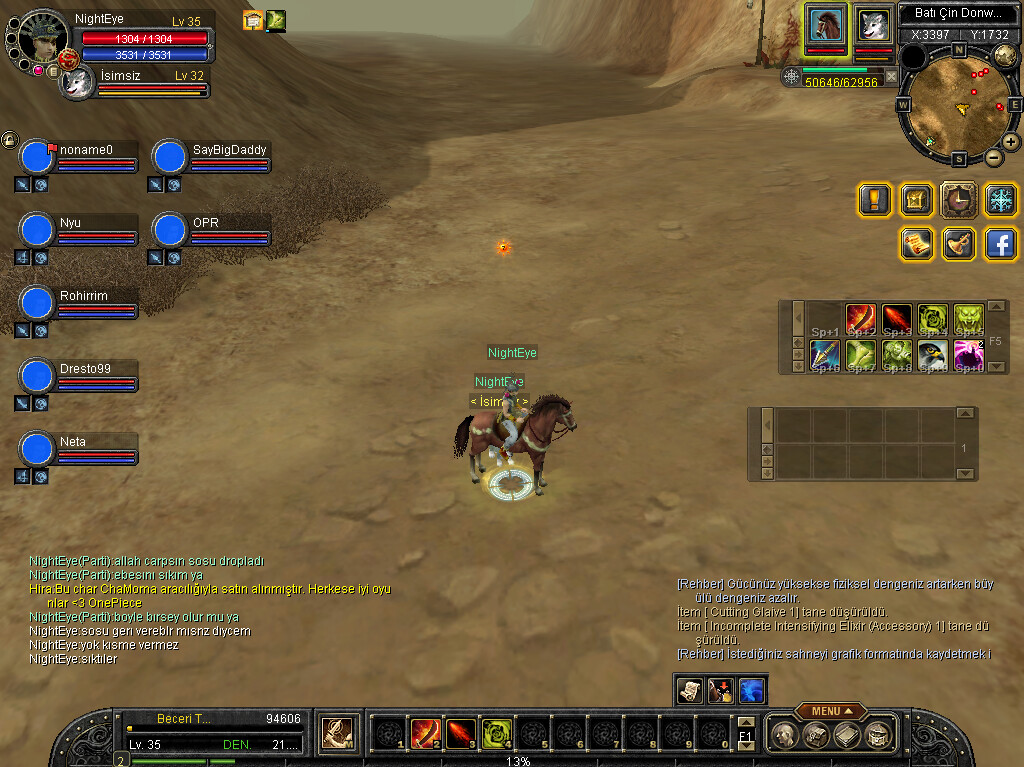Select the wolf pet portrait
This screenshot has height=767, width=1024.
click(873, 25)
